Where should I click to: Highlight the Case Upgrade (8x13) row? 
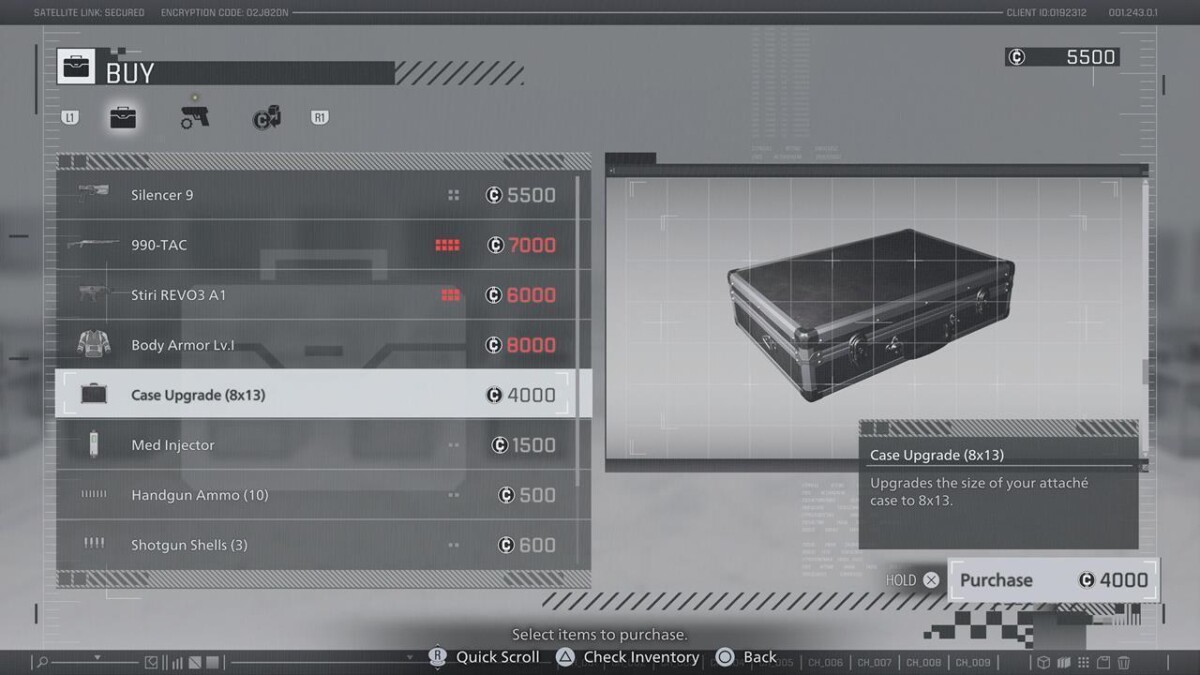(x=320, y=395)
